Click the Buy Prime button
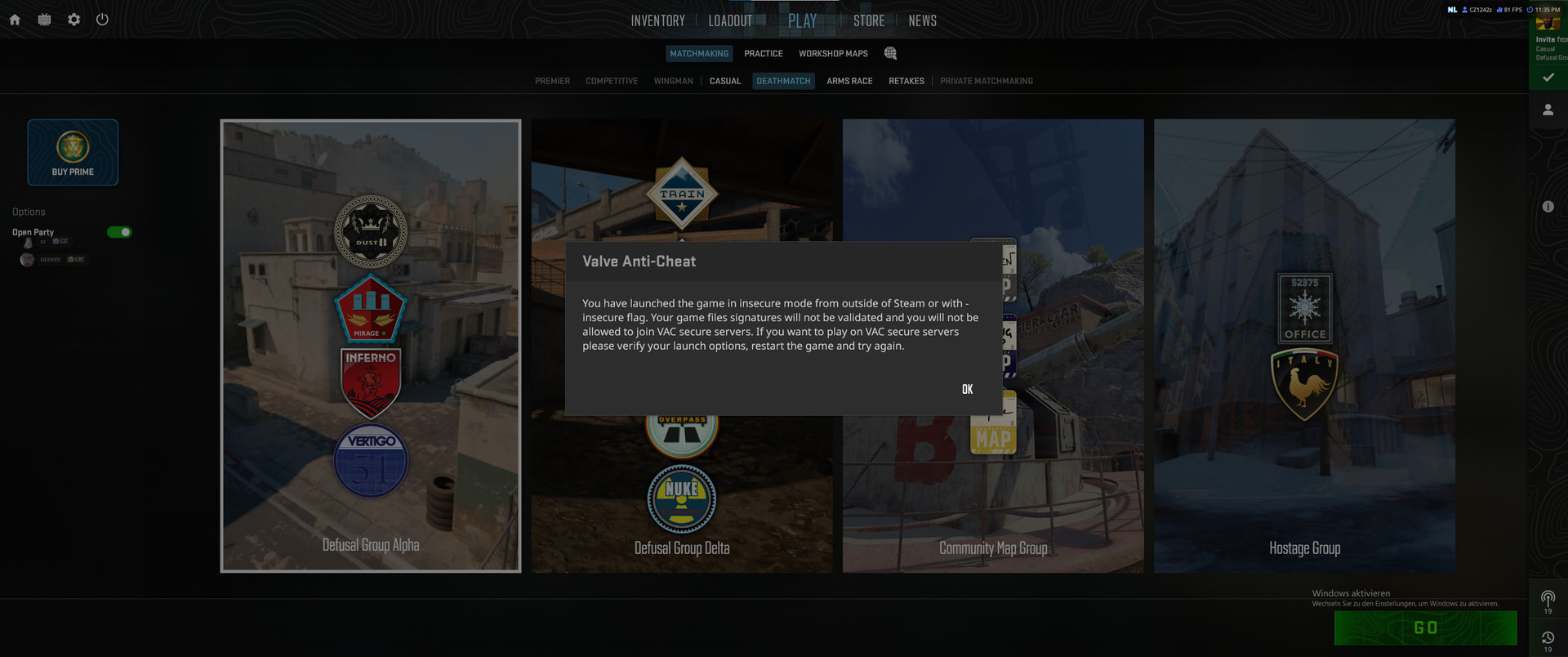The width and height of the screenshot is (1568, 657). coord(73,153)
